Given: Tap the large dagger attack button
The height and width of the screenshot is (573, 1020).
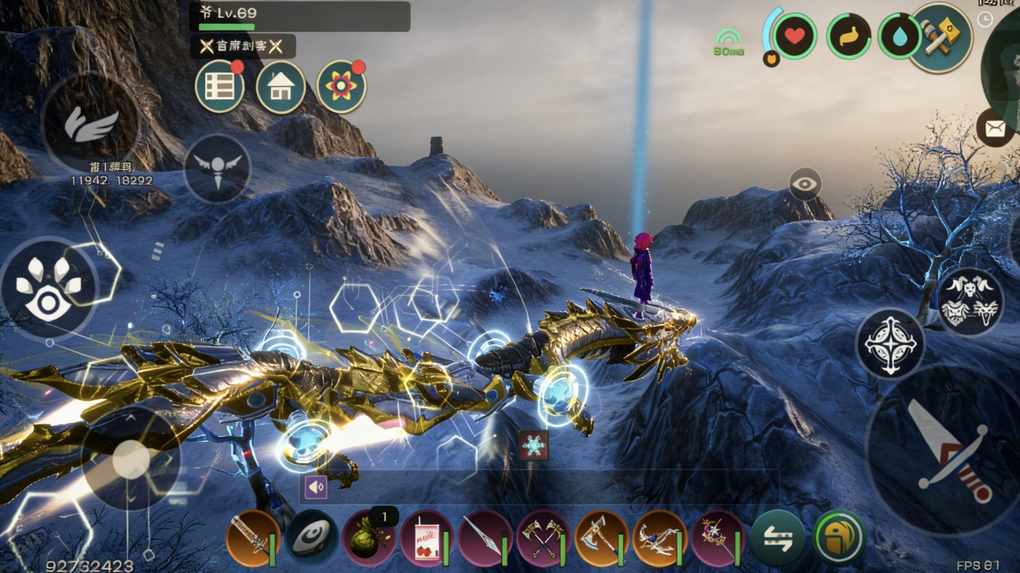Looking at the screenshot, I should [x=940, y=449].
